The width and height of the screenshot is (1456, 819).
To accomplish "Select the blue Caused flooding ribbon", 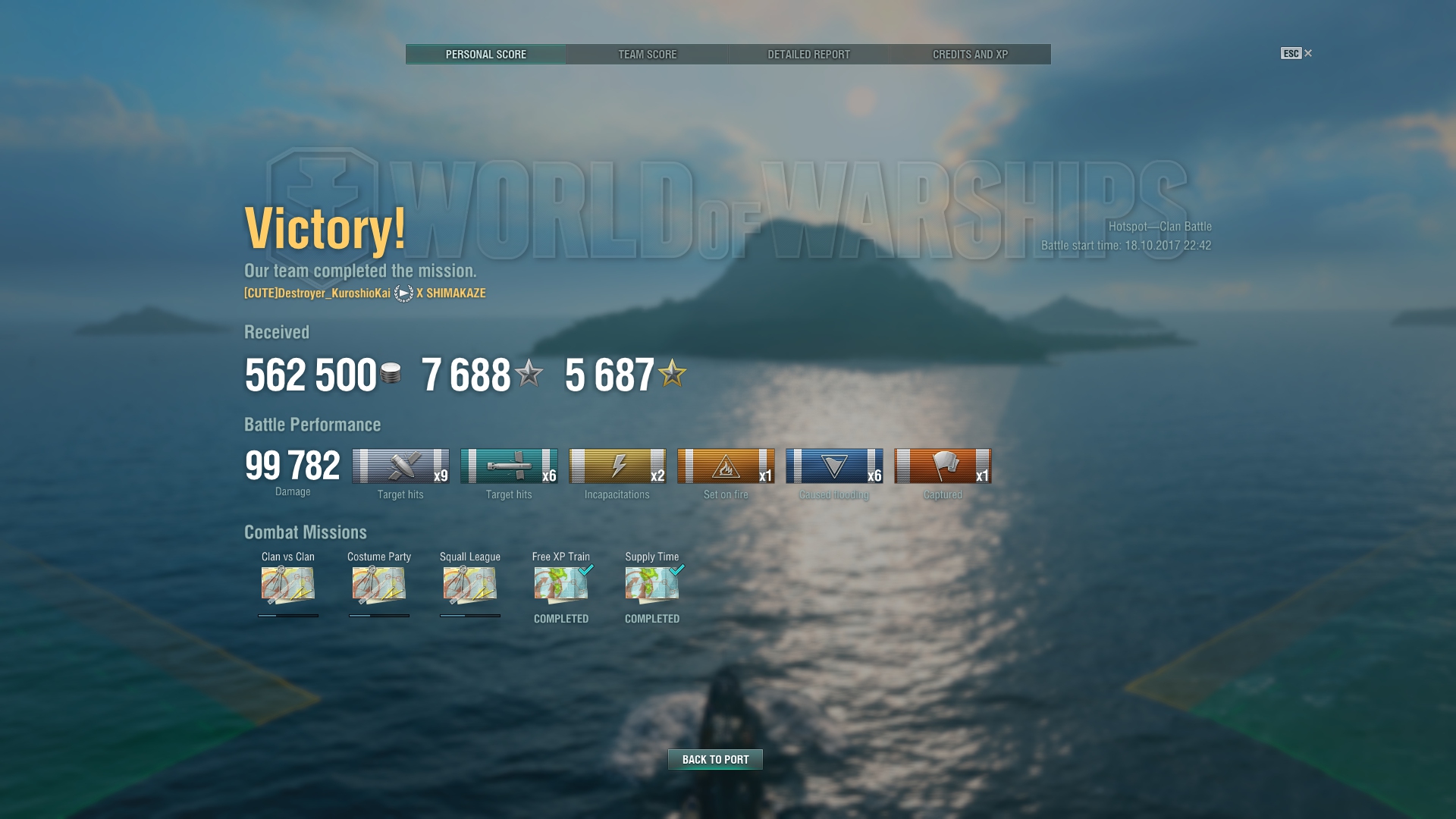I will (834, 466).
